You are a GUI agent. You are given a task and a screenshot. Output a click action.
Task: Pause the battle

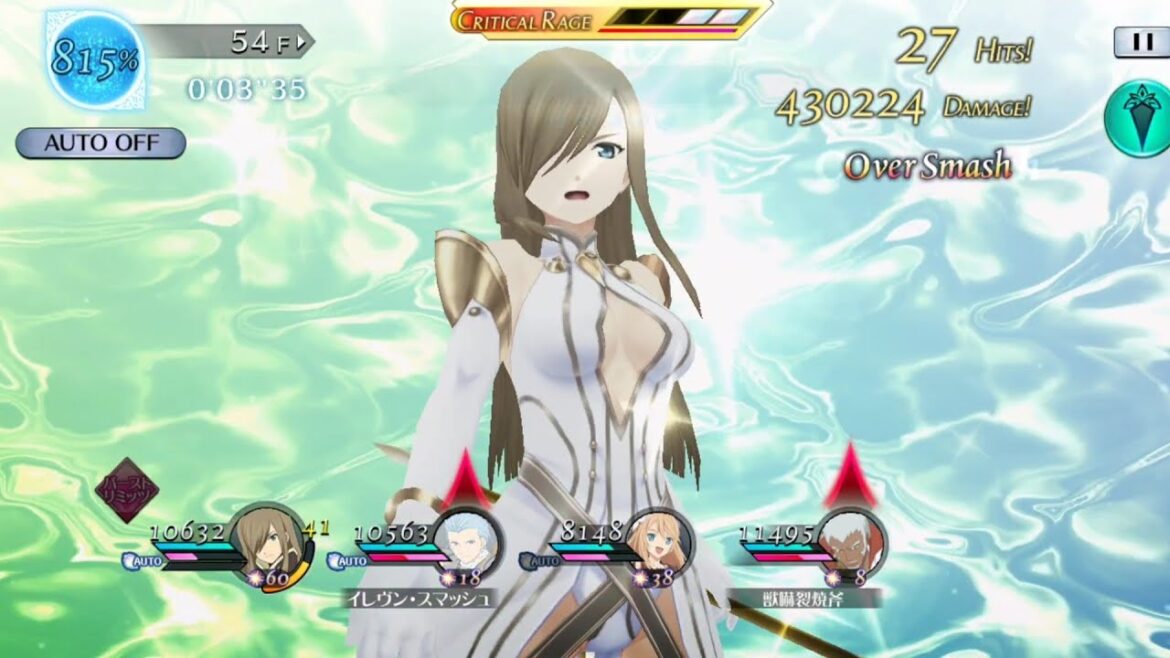[1140, 42]
